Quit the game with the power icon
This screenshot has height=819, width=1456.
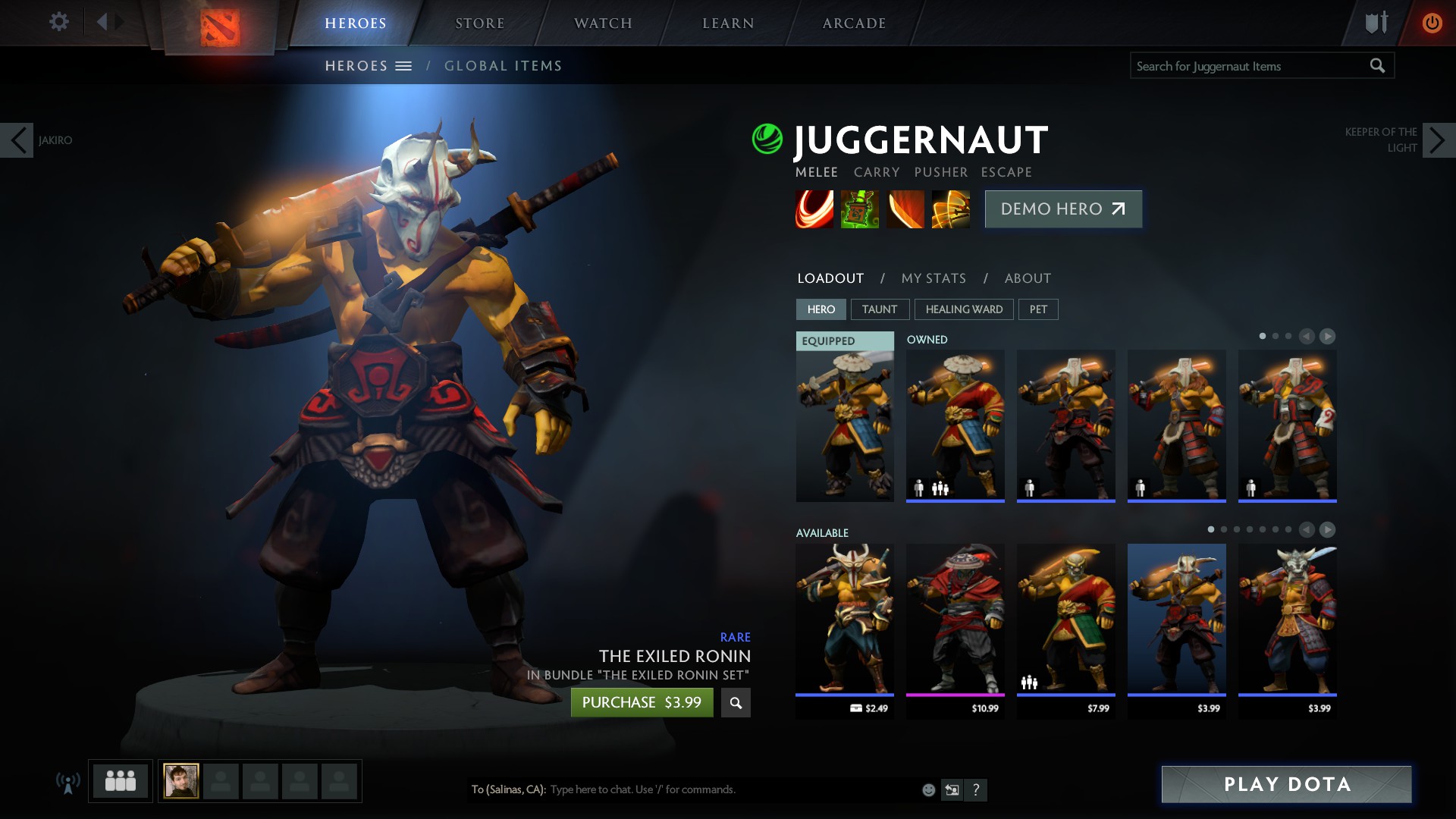[1432, 23]
